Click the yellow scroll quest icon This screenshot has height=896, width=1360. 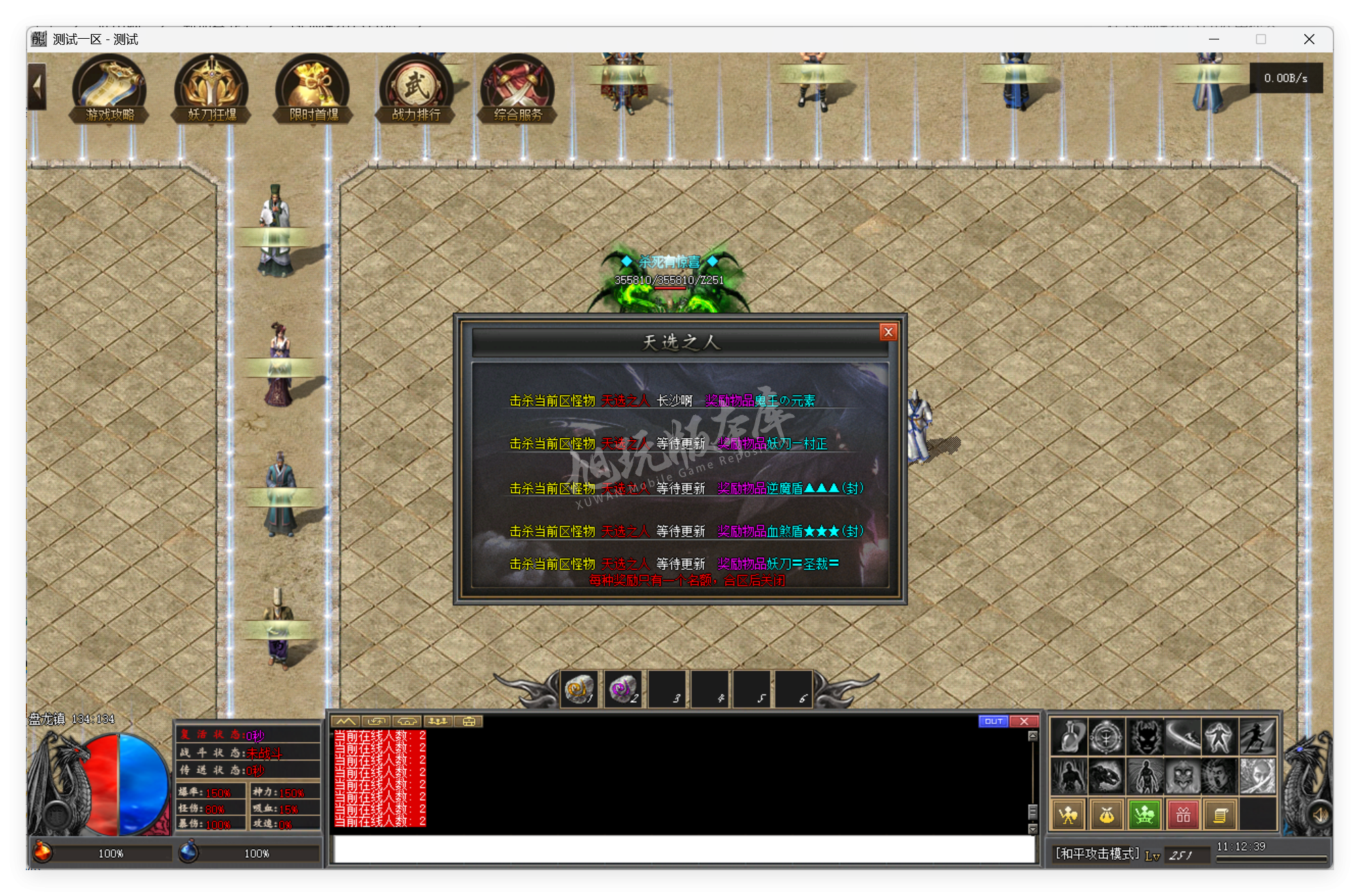[1221, 814]
